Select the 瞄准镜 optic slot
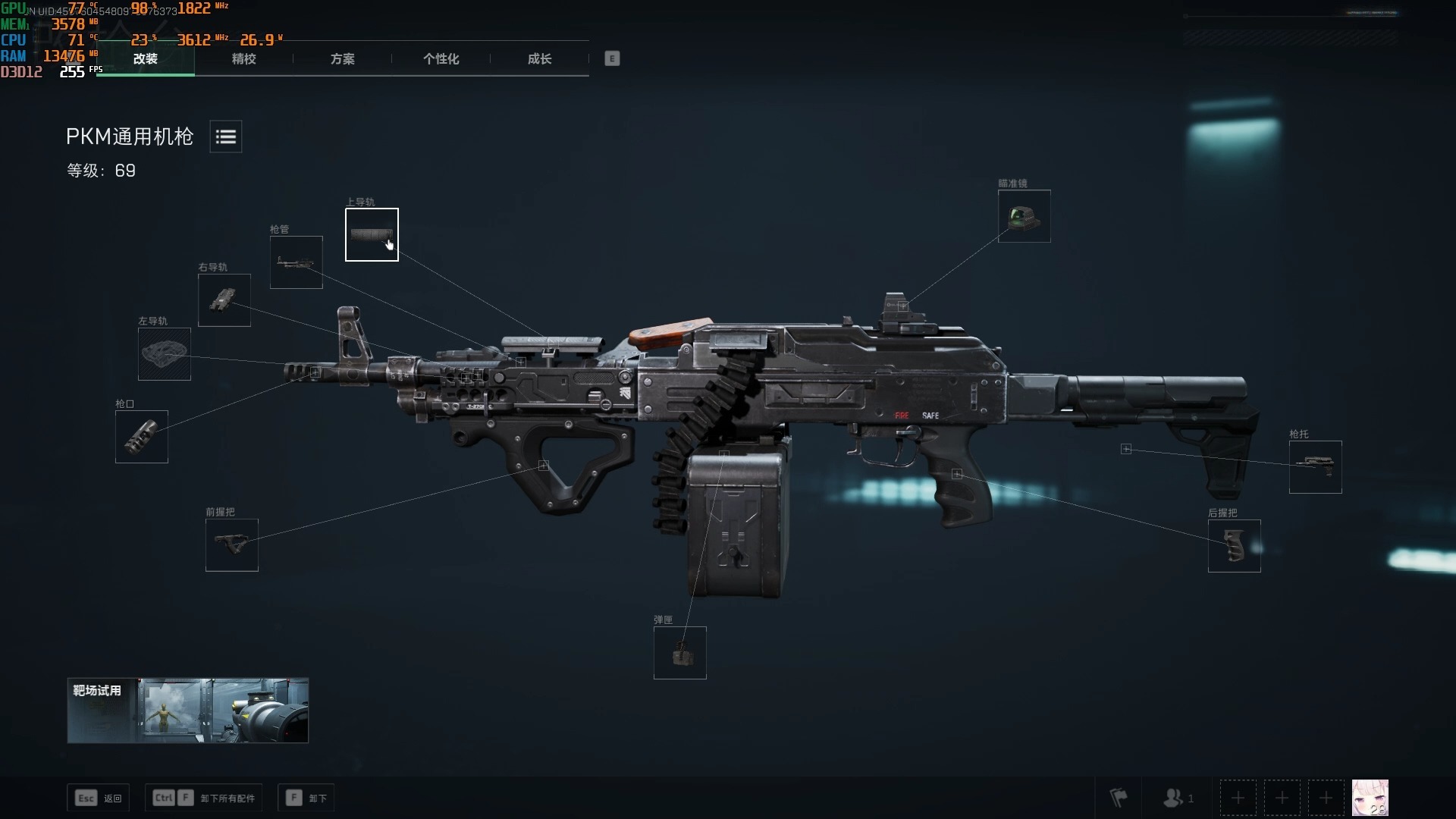This screenshot has height=819, width=1456. coord(1024,216)
